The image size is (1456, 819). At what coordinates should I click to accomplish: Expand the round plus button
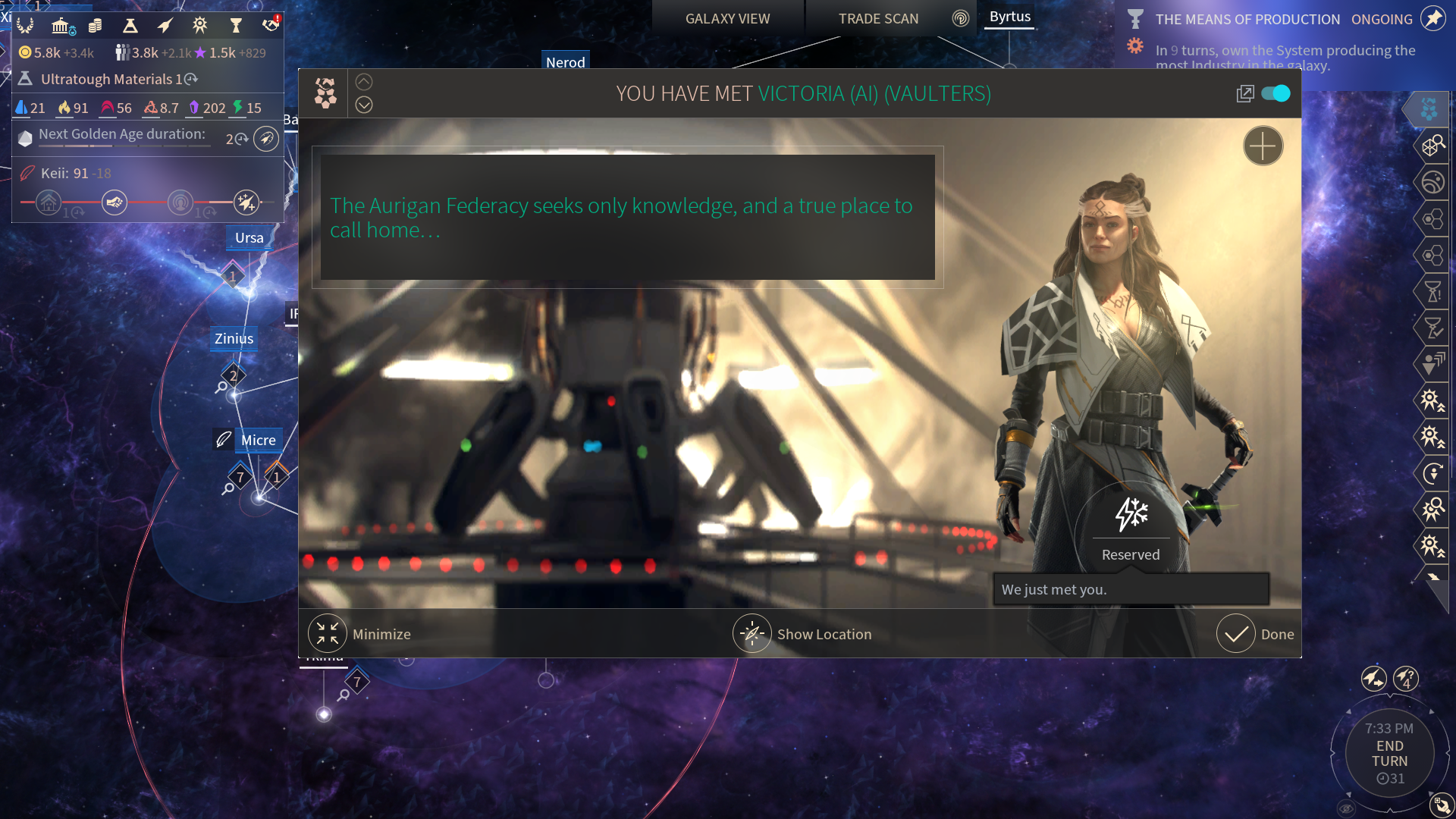click(1263, 146)
